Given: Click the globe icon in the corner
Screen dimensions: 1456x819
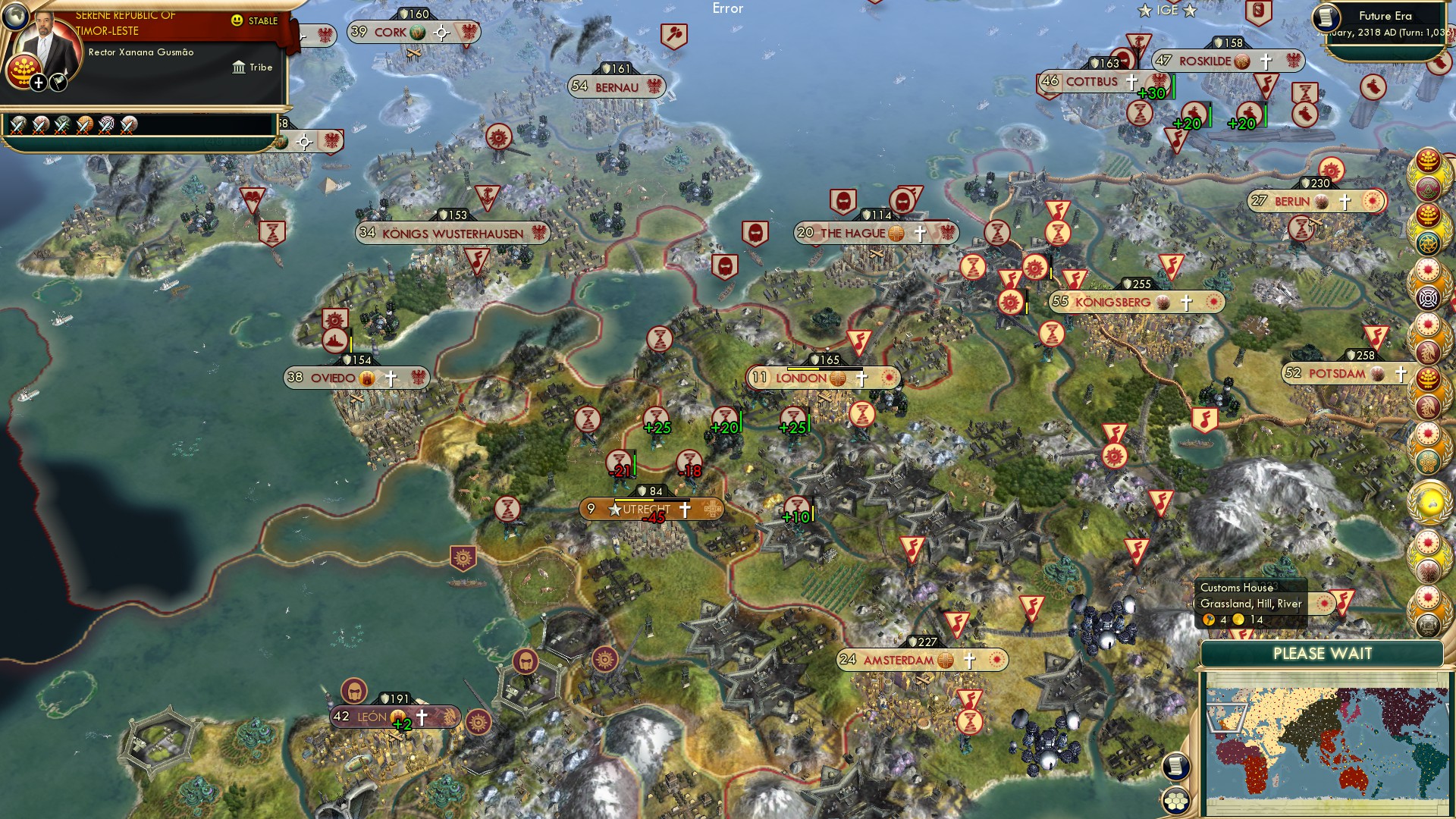Looking at the screenshot, I should click(x=14, y=14).
